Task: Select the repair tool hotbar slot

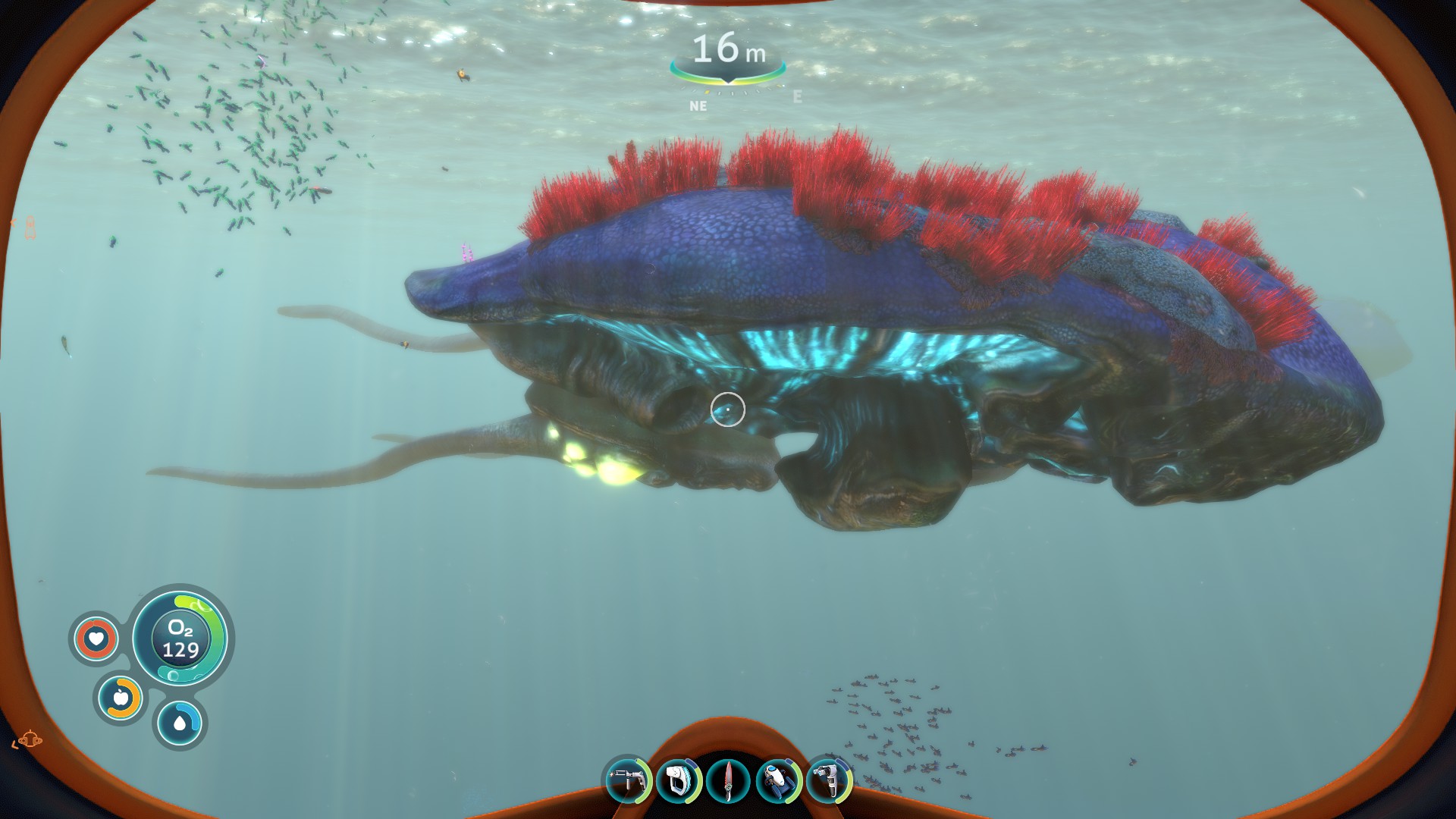Action: 628,780
